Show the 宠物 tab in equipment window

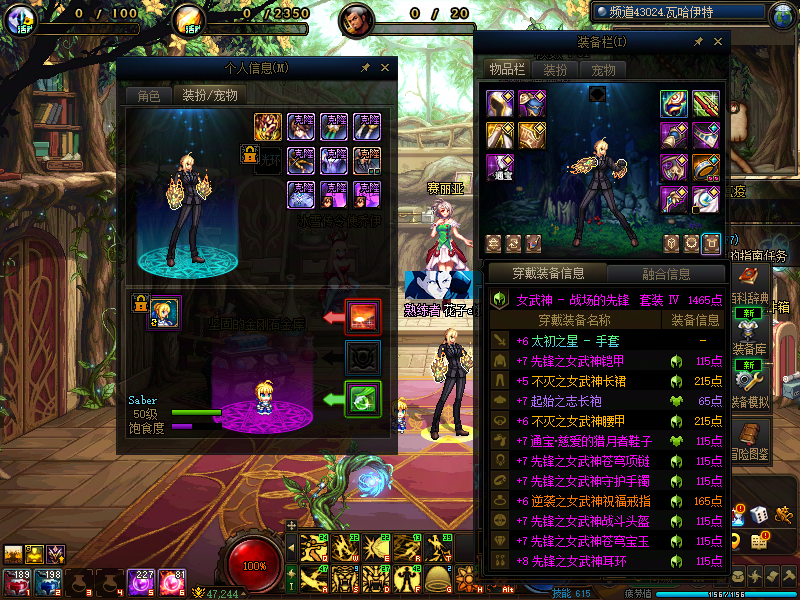pyautogui.click(x=603, y=70)
